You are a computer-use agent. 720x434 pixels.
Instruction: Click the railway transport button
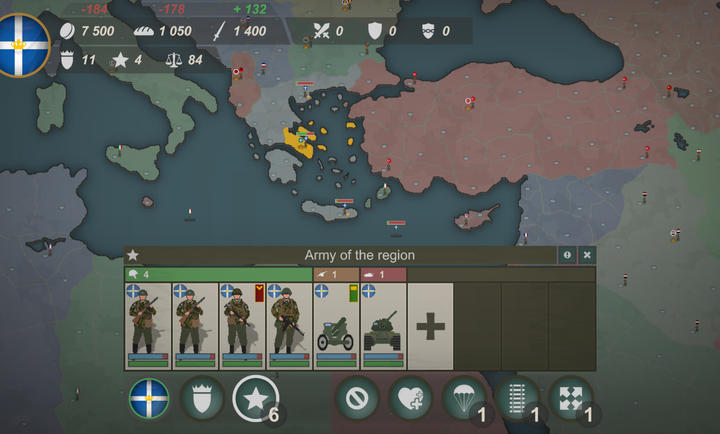tap(517, 398)
